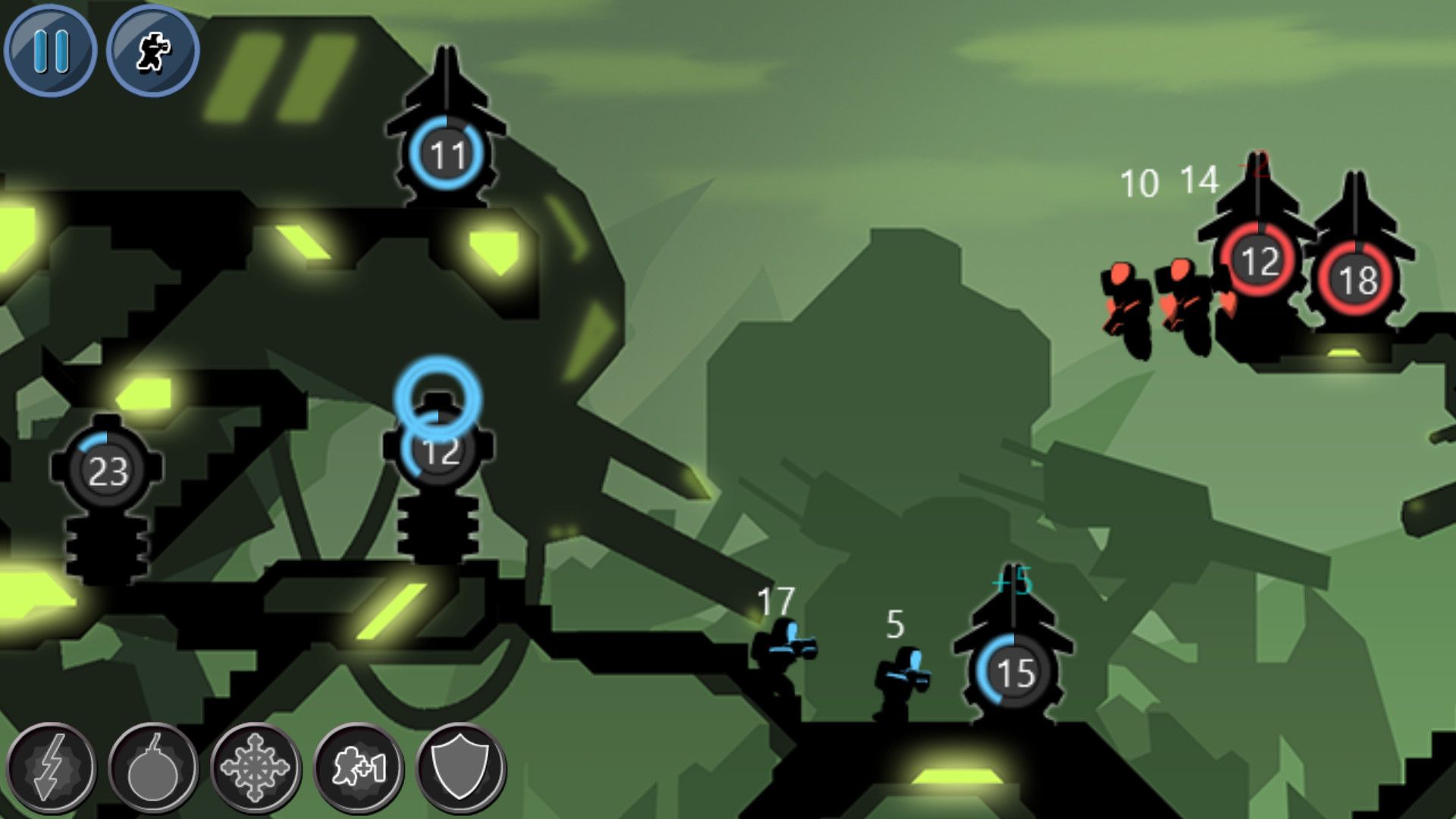Trigger the snowflake freeze ability

[x=254, y=768]
